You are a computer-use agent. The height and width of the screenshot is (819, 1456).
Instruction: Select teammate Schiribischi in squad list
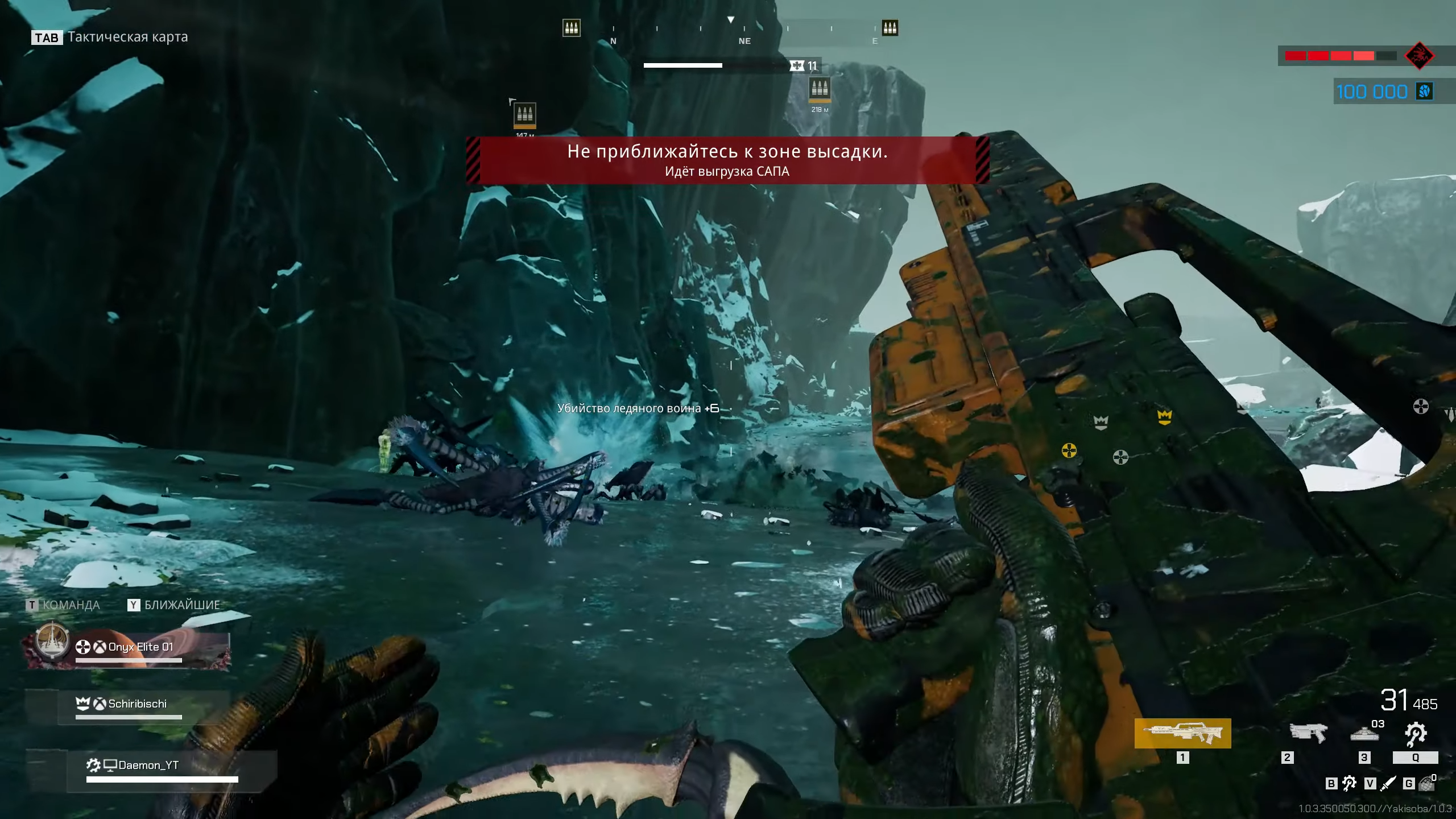137,704
